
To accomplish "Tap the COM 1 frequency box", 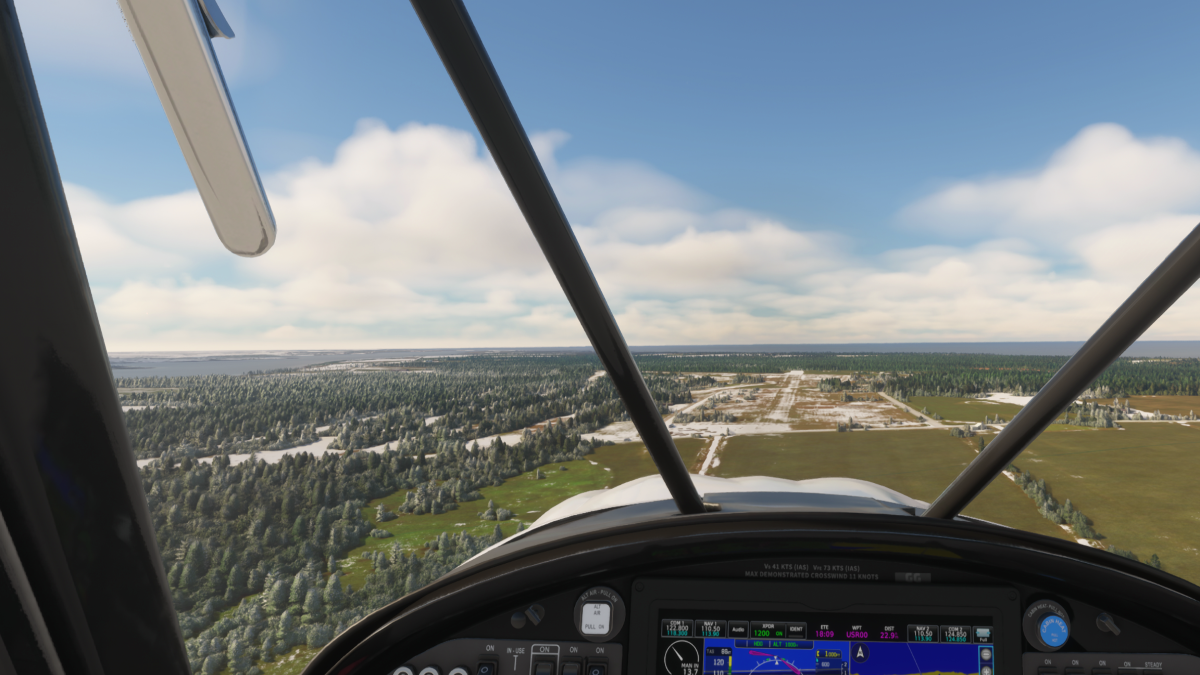I will pos(677,630).
